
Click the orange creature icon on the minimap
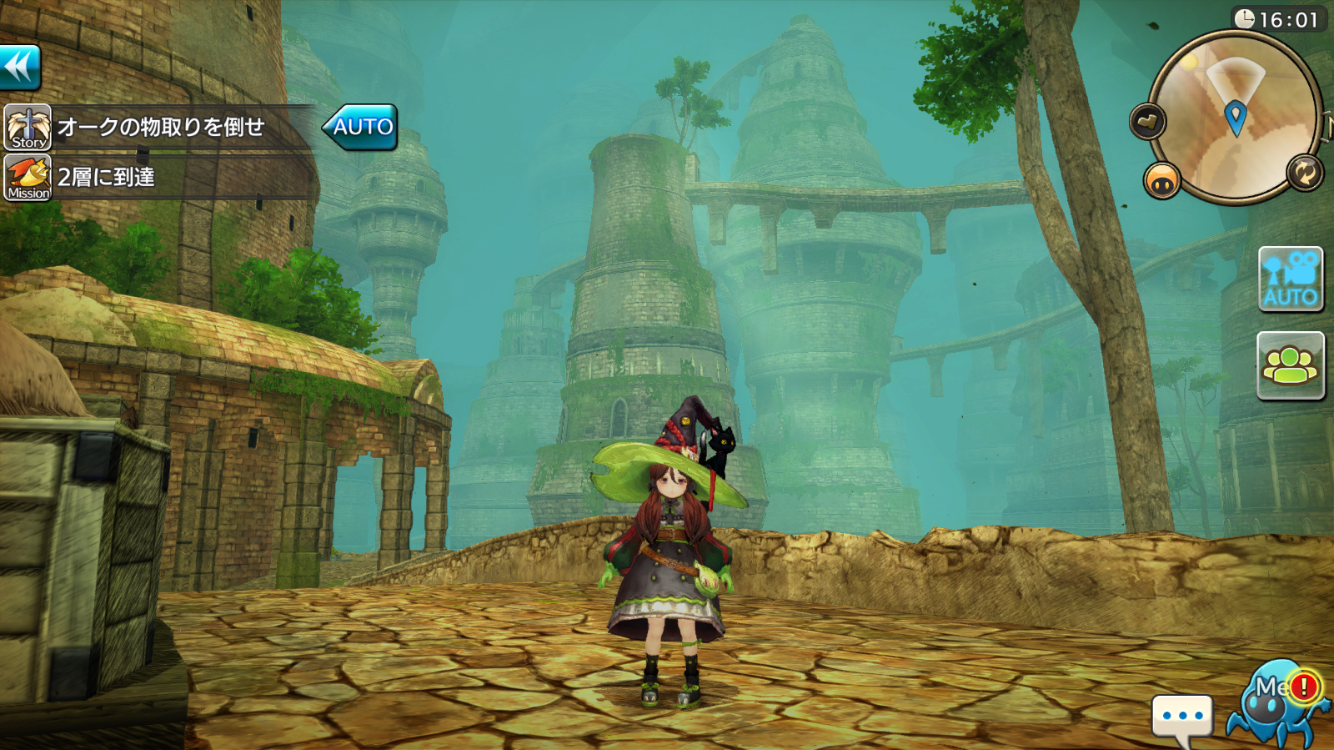coord(1162,180)
